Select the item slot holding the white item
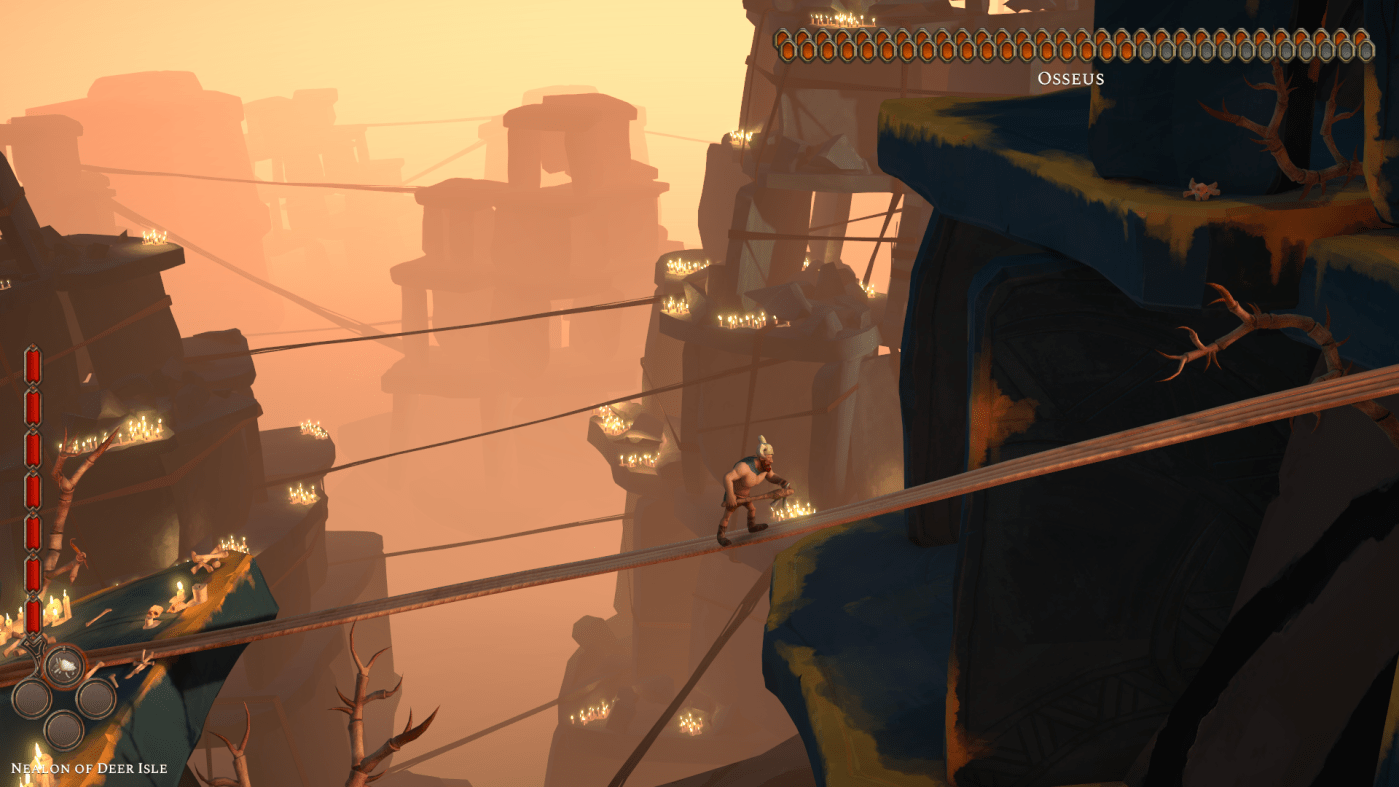 [x=64, y=665]
